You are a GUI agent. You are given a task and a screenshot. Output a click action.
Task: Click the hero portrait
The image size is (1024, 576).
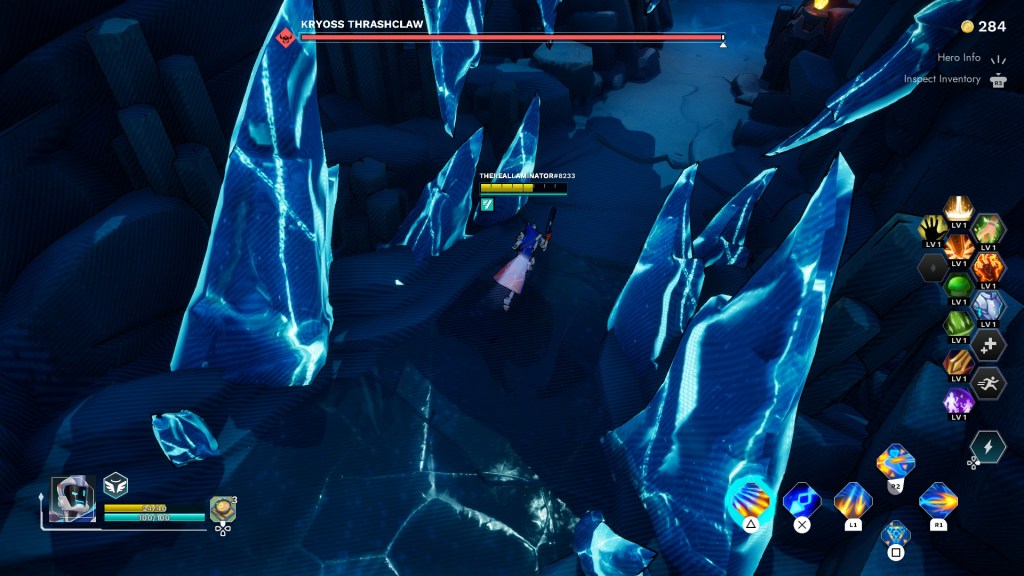(73, 497)
